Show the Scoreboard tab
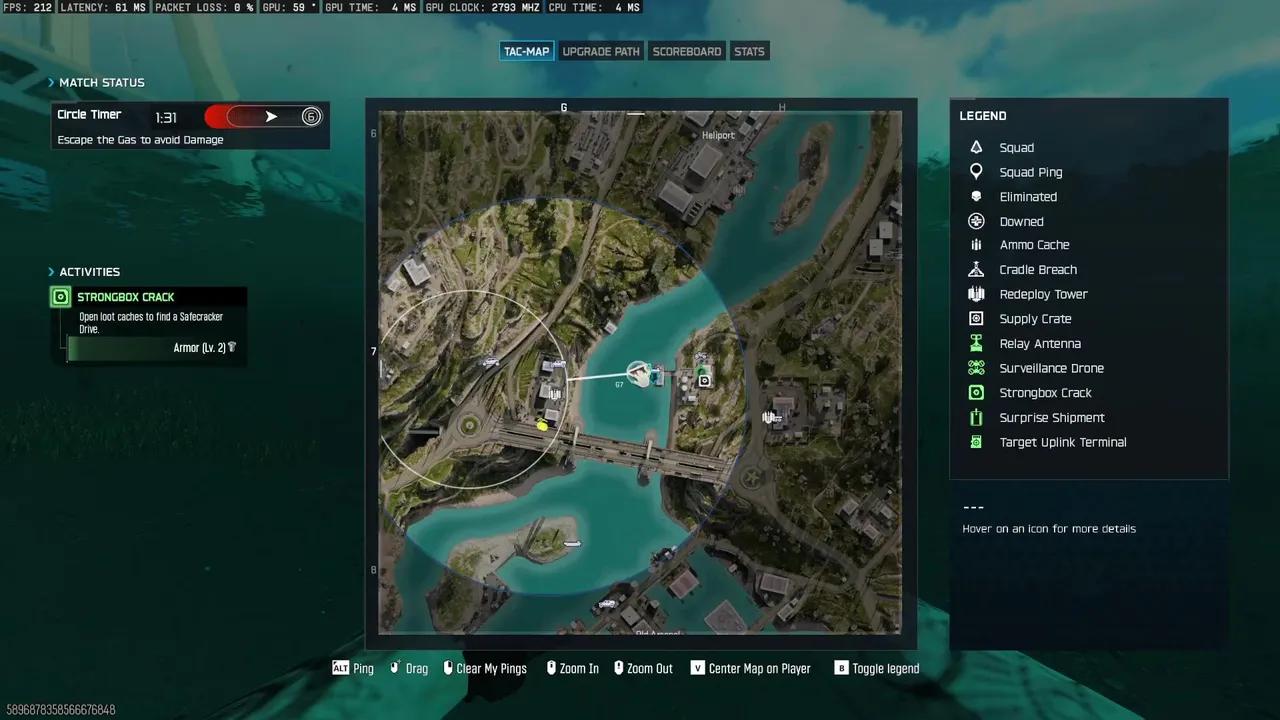Viewport: 1280px width, 720px height. 686,51
